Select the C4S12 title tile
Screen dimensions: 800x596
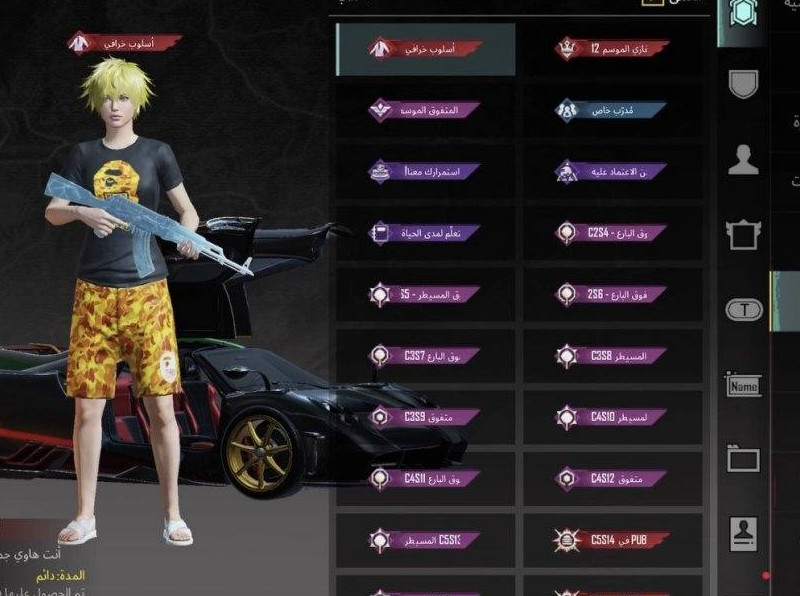click(x=613, y=479)
